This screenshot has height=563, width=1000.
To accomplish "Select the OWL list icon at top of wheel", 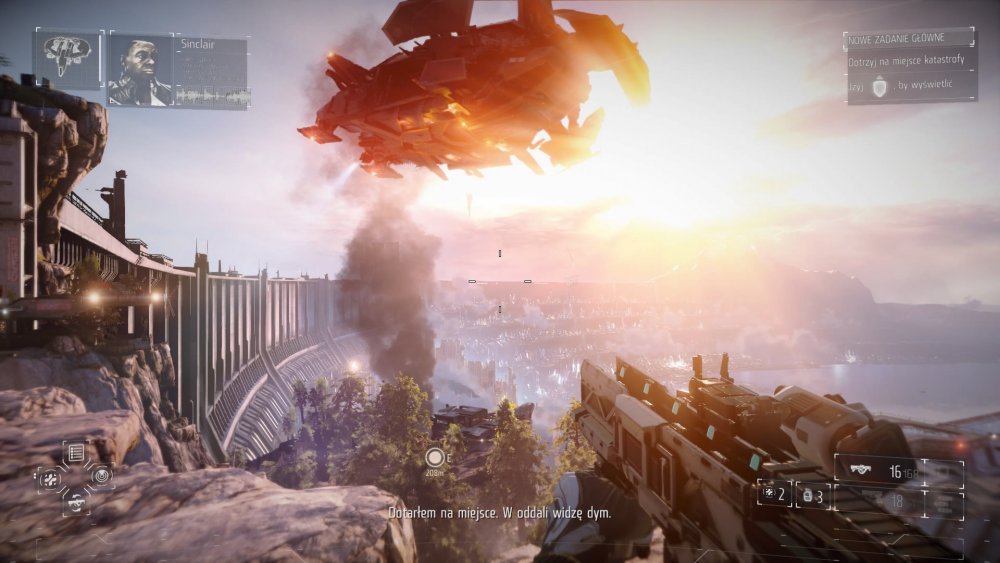I will click(75, 453).
